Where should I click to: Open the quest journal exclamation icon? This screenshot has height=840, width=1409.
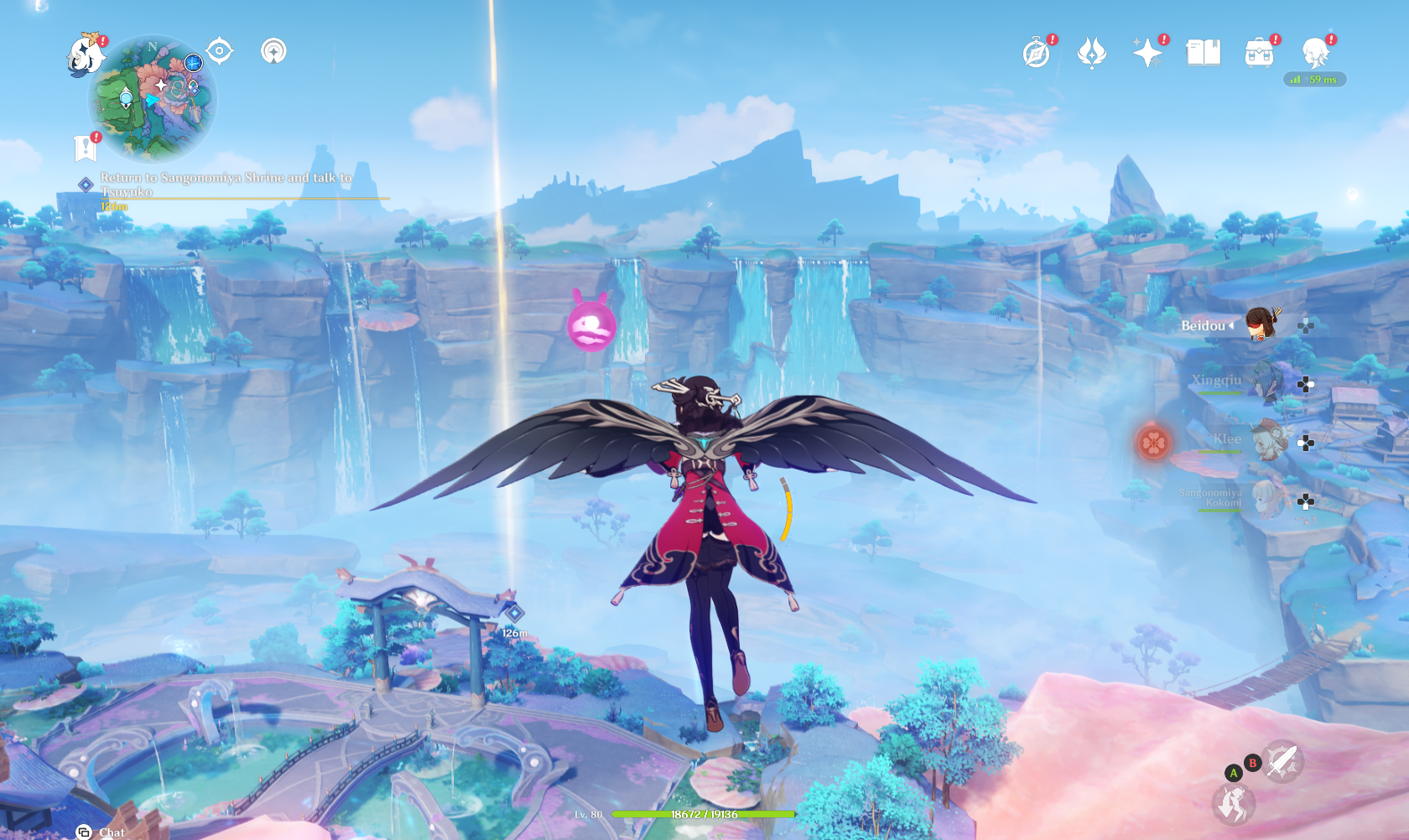pyautogui.click(x=86, y=148)
